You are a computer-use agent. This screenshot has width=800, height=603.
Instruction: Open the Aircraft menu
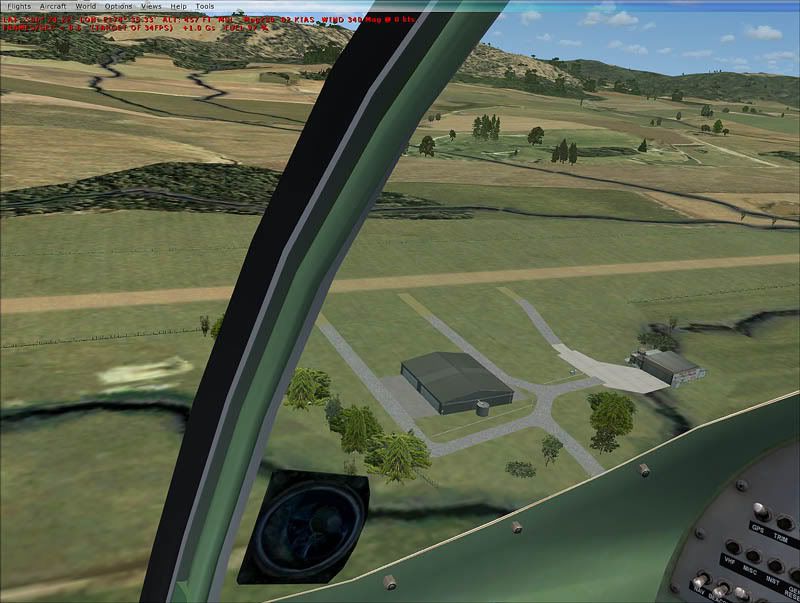(x=53, y=6)
